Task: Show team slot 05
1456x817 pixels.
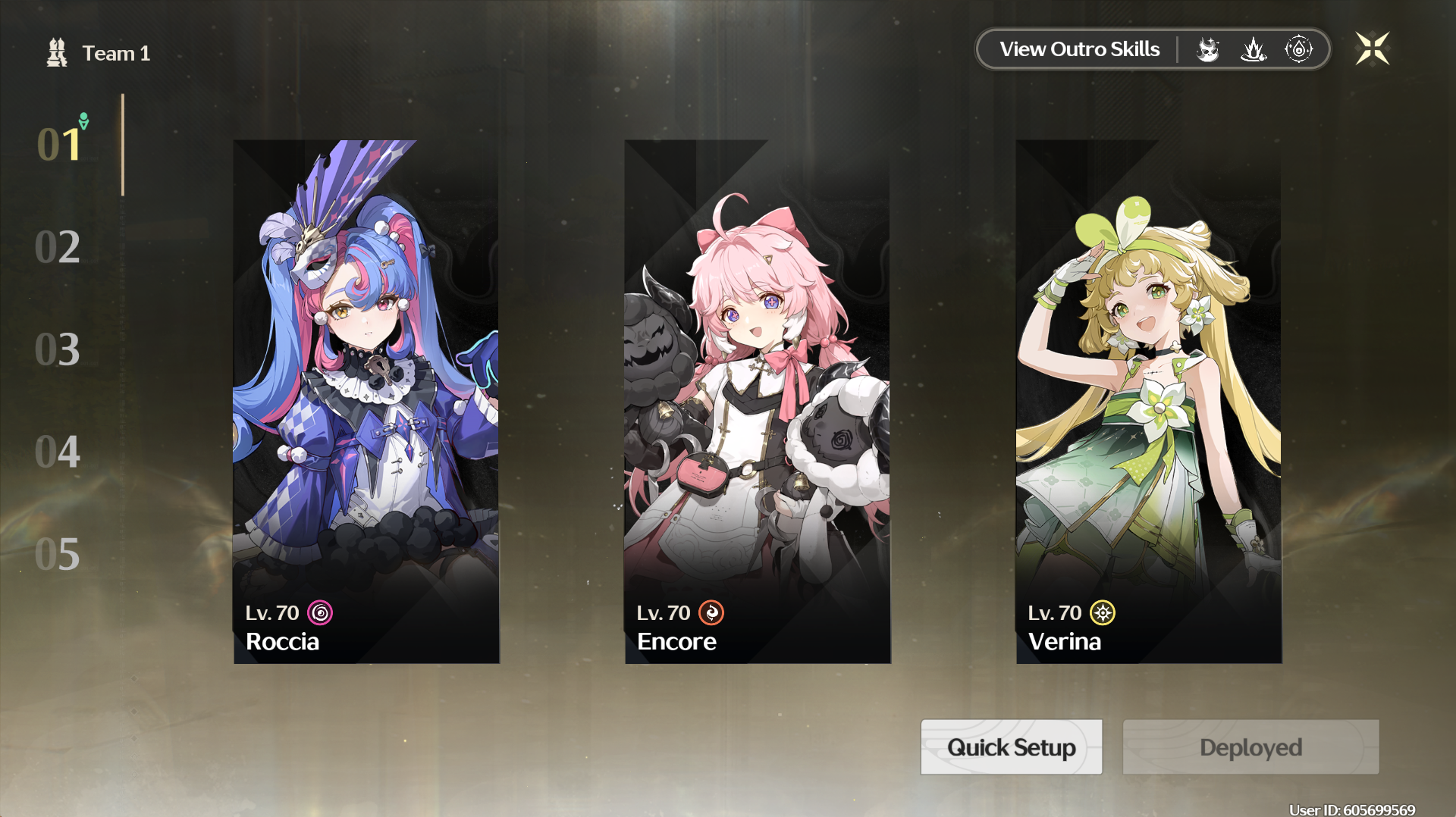Action: [58, 554]
